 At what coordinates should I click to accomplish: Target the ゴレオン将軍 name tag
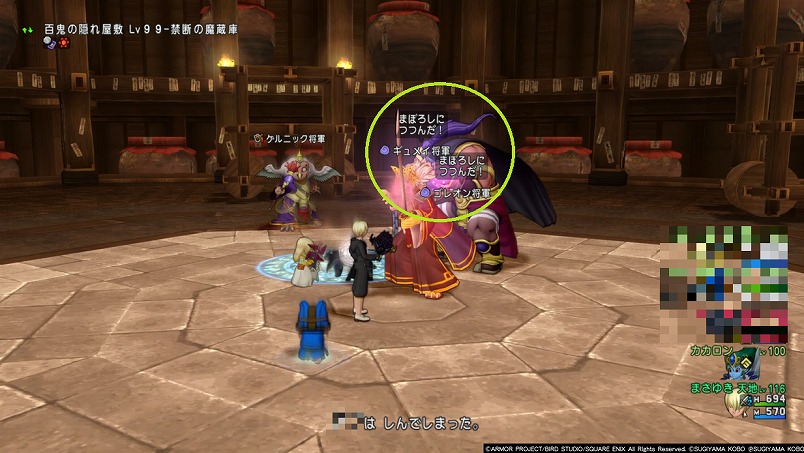[x=461, y=192]
